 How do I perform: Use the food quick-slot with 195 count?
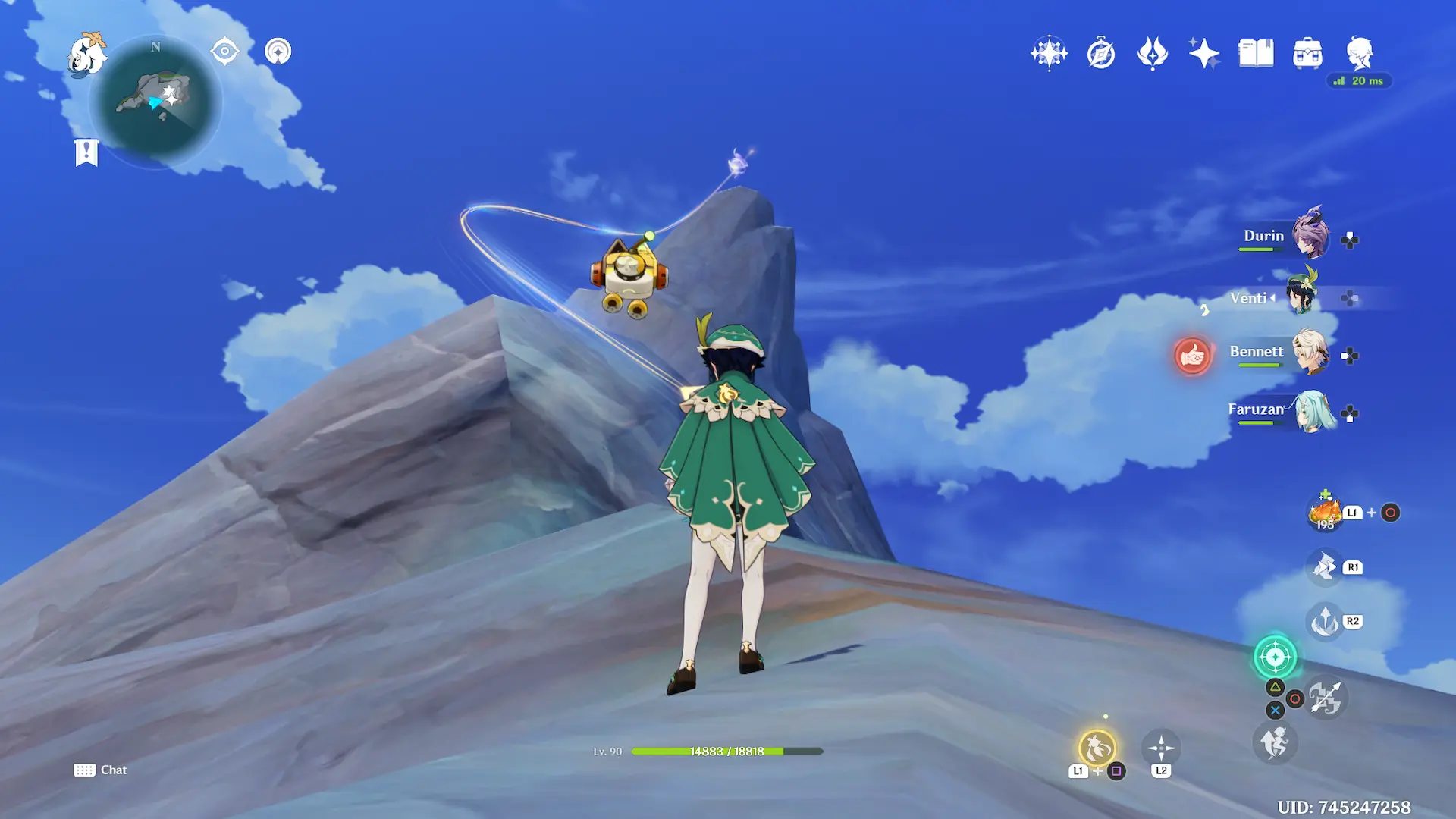coord(1325,513)
